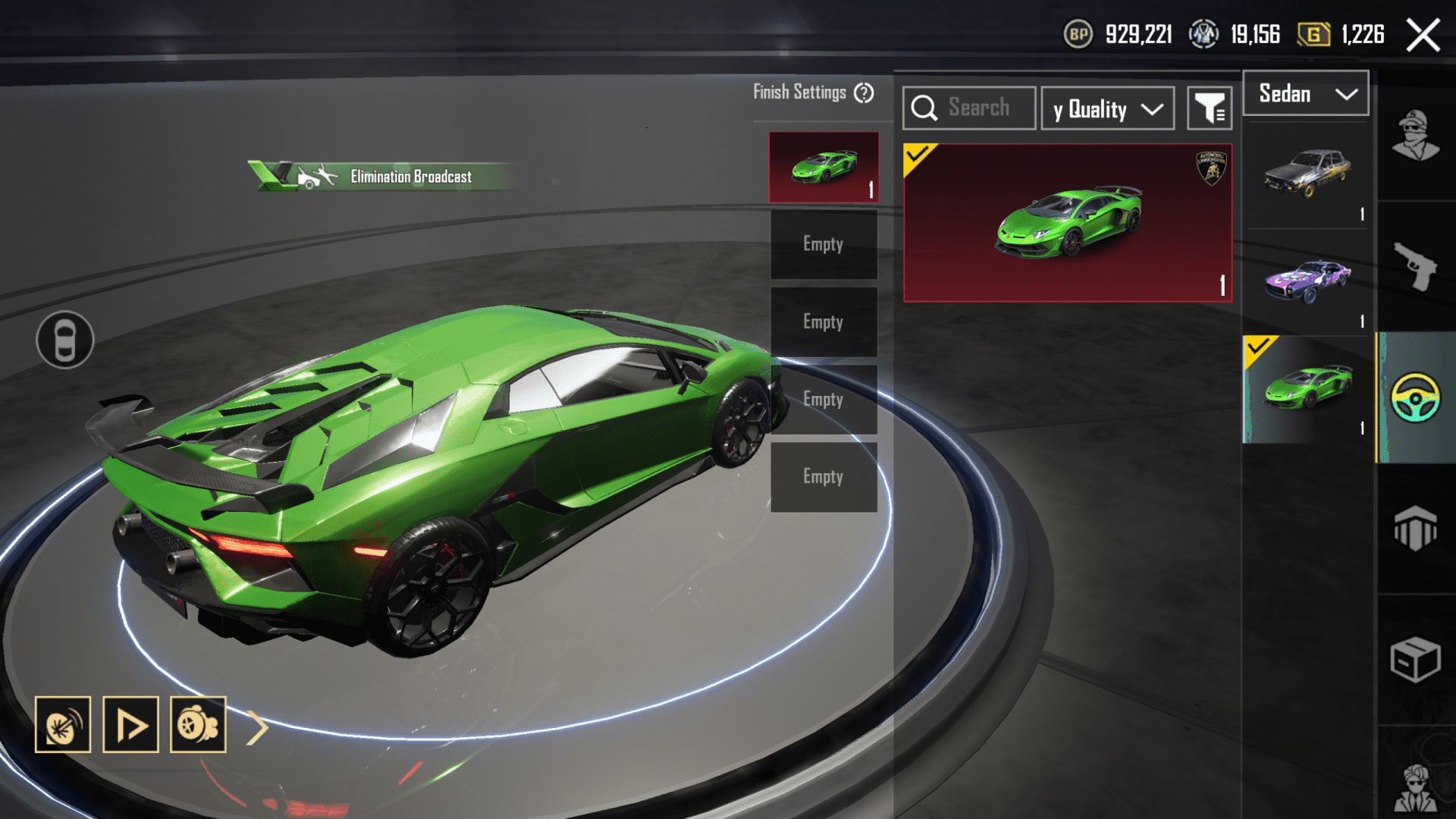
Task: Choose the purple graffiti car skin
Action: 1307,281
